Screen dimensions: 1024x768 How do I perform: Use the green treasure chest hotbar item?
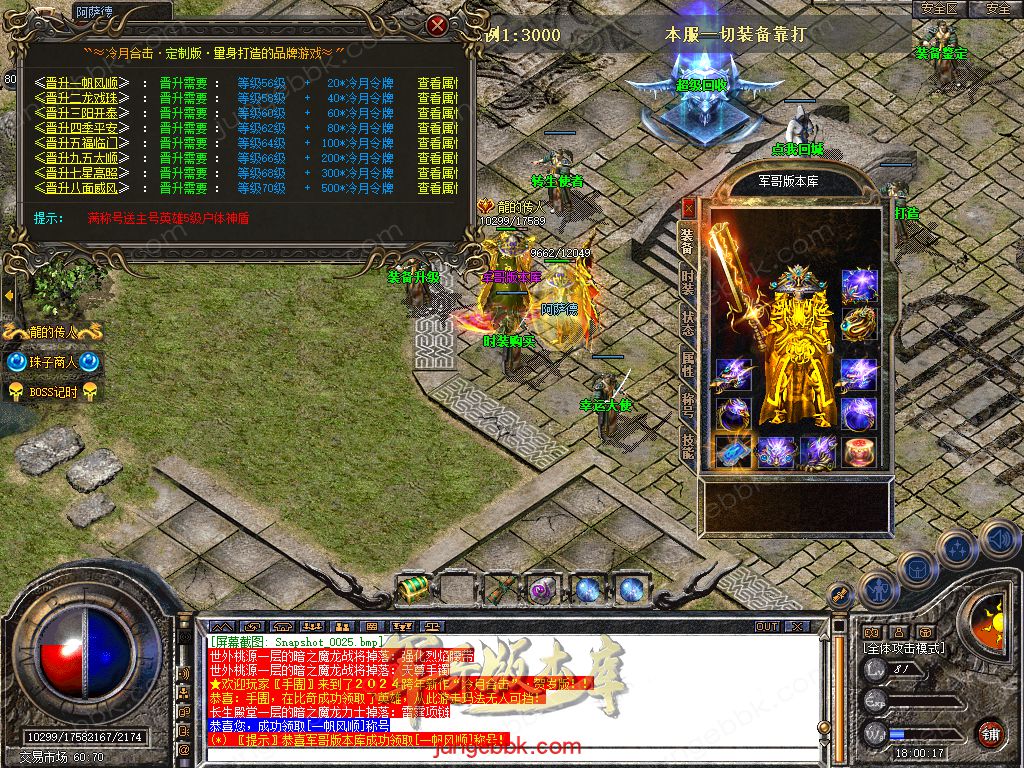point(412,589)
